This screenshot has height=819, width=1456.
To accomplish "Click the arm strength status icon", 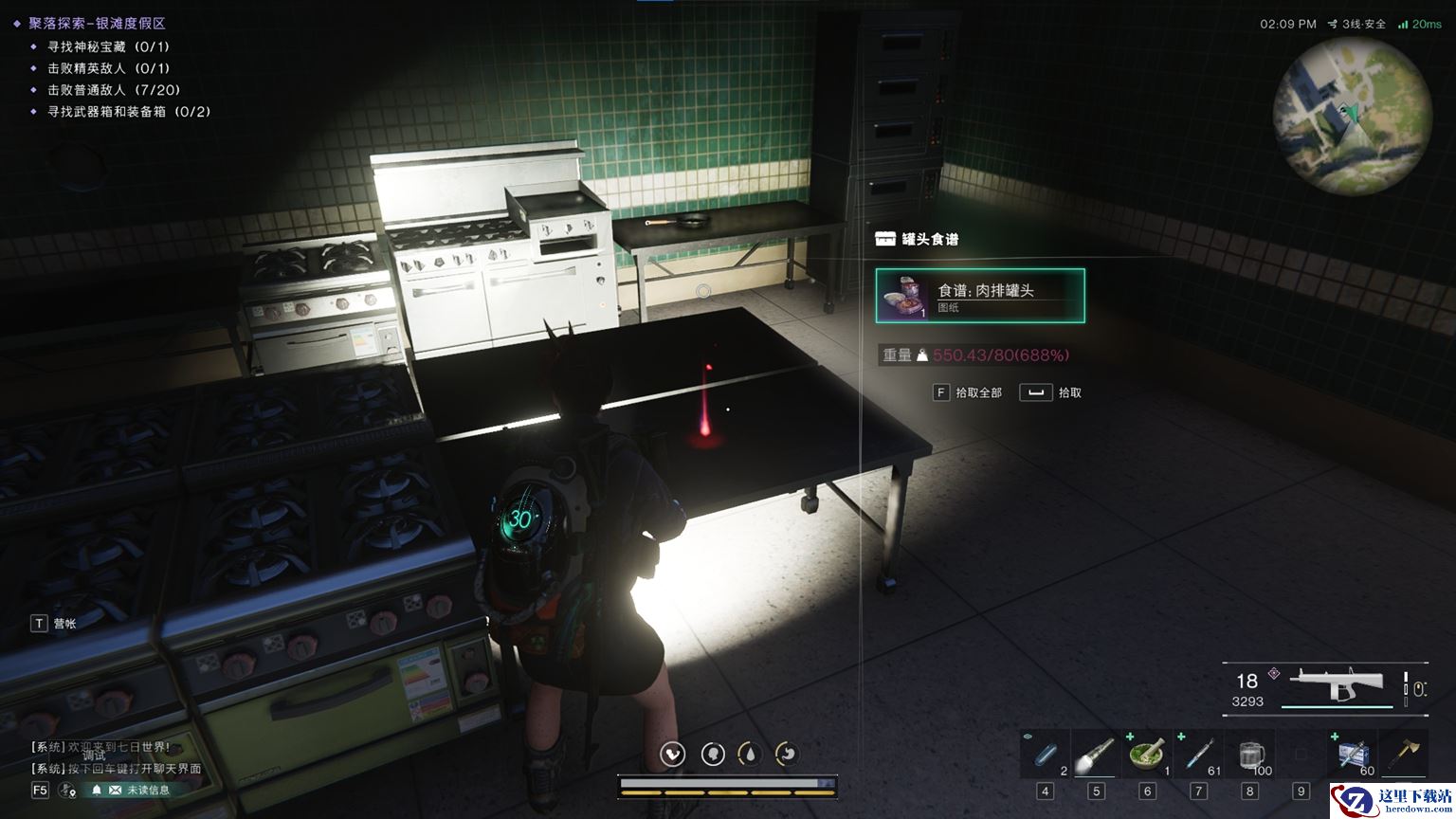I will pyautogui.click(x=673, y=754).
